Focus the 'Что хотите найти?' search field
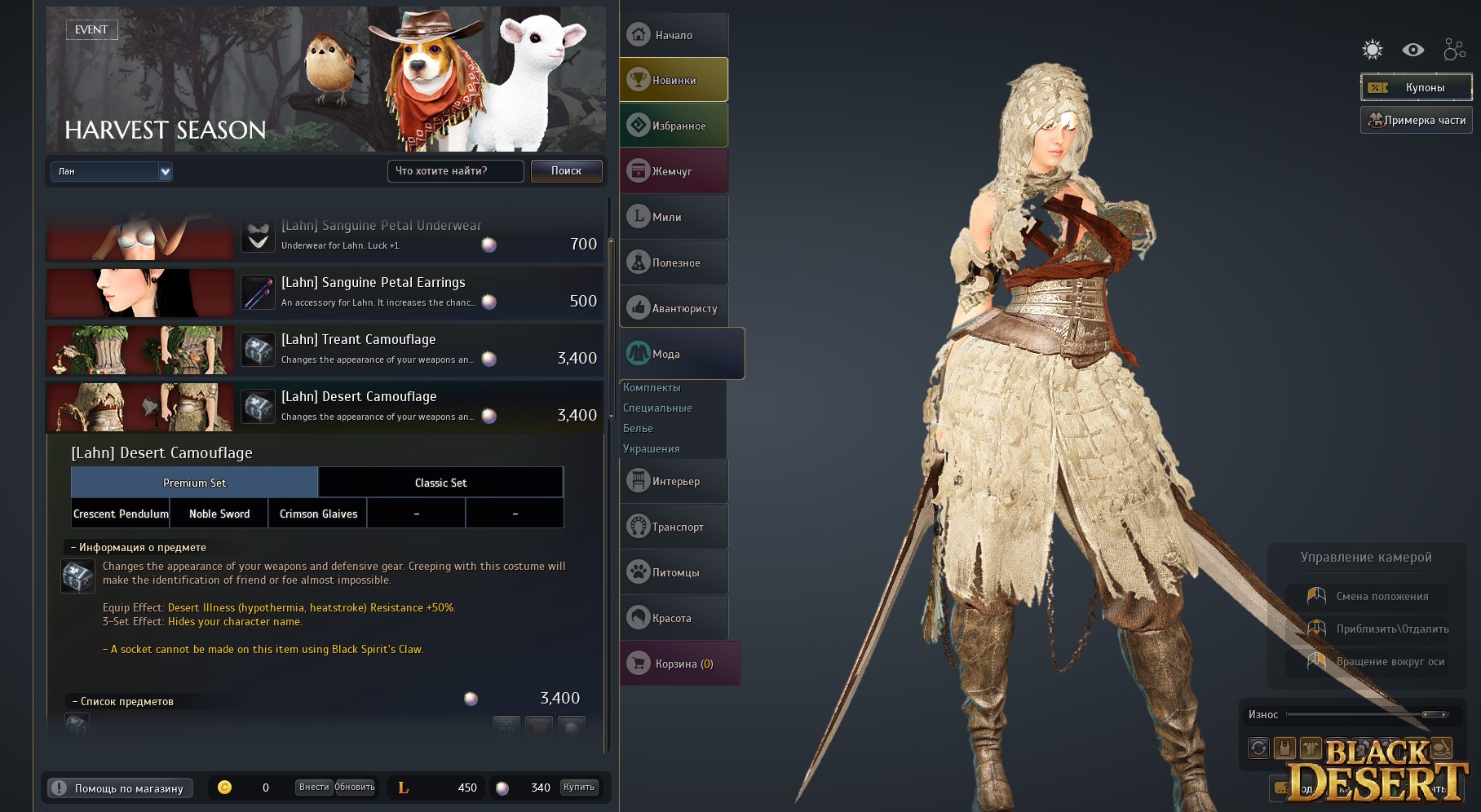Image resolution: width=1481 pixels, height=812 pixels. pyautogui.click(x=455, y=170)
